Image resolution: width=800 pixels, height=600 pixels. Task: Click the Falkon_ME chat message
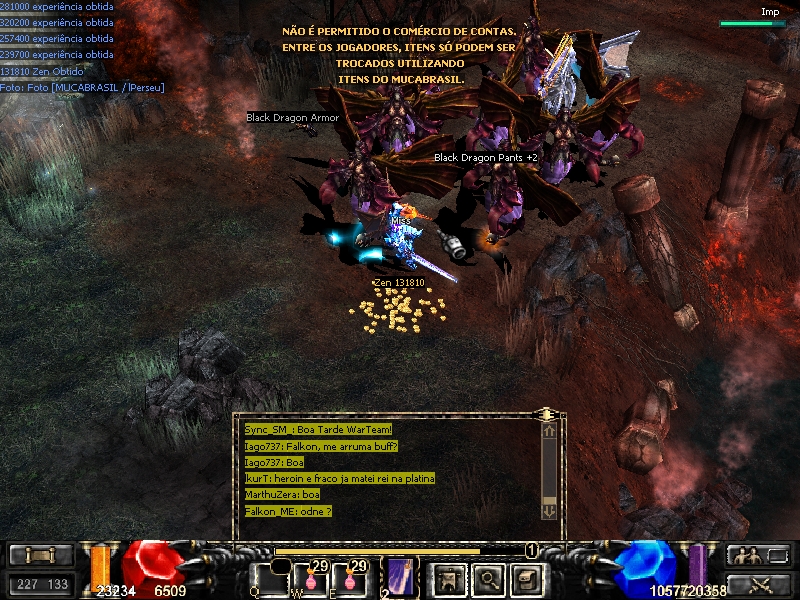tap(288, 511)
